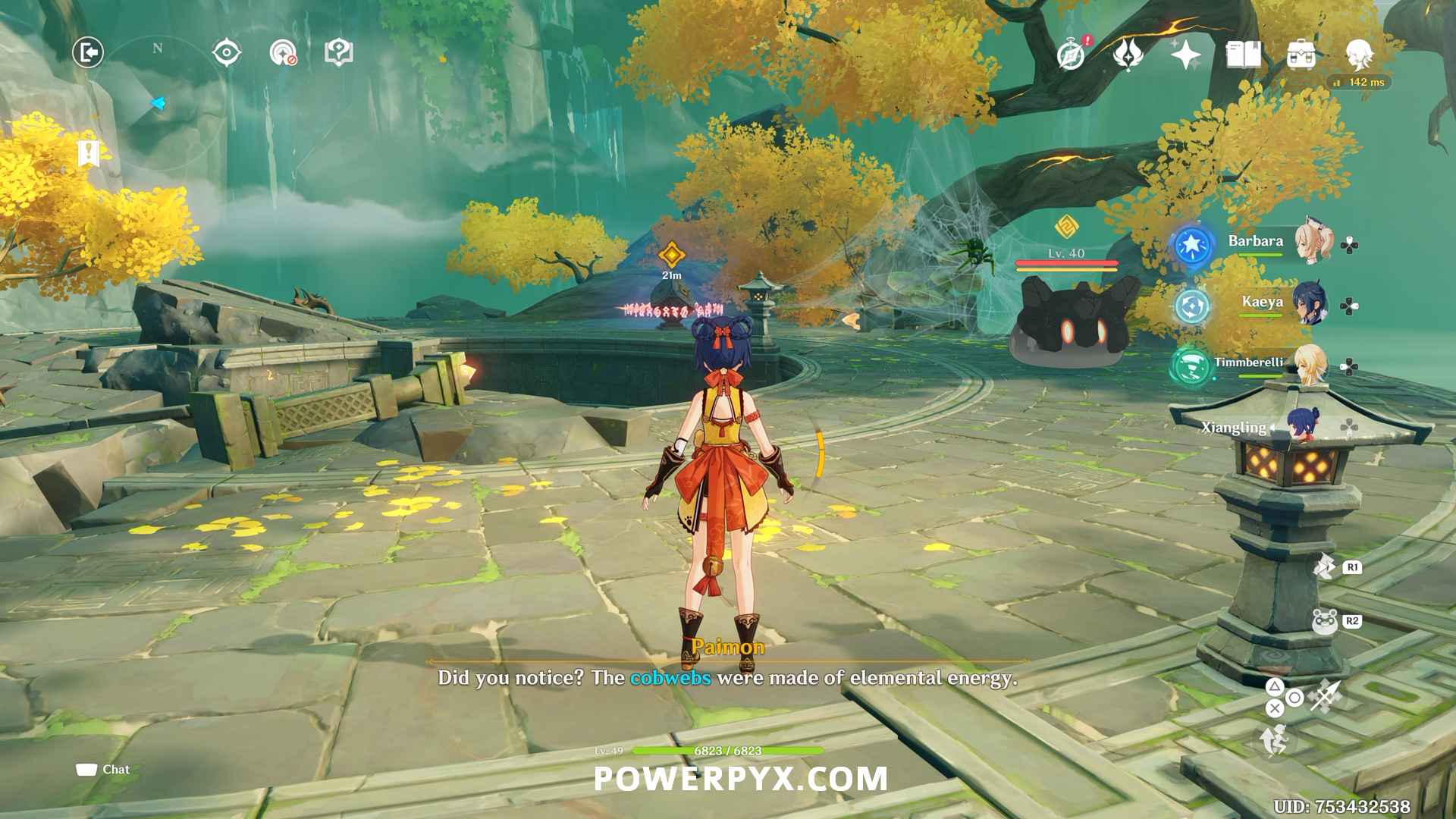Activate the Guoba panda skill icon
Viewport: 1456px width, 819px height.
coord(1325,621)
